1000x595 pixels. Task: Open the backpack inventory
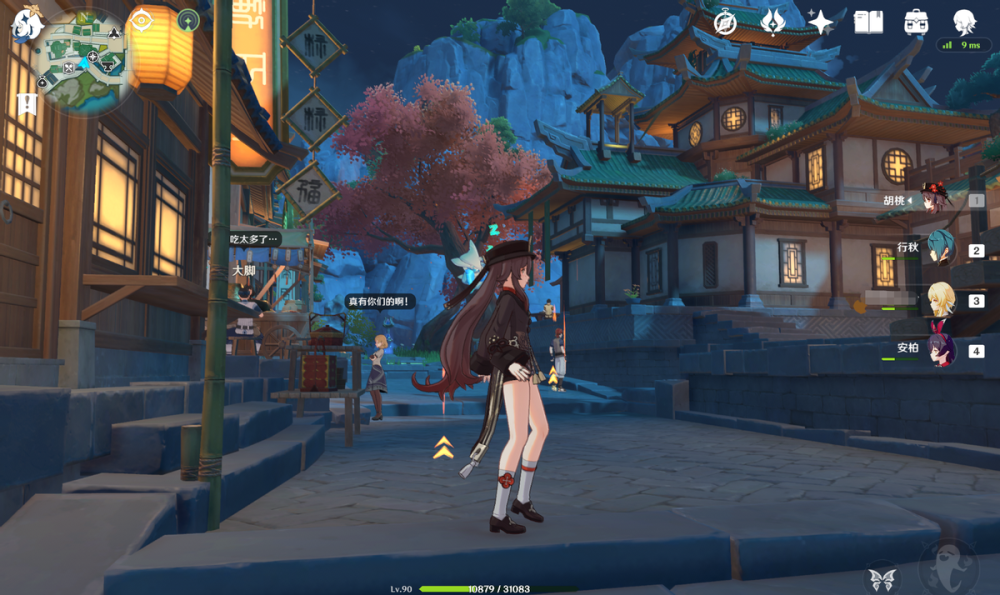[915, 22]
